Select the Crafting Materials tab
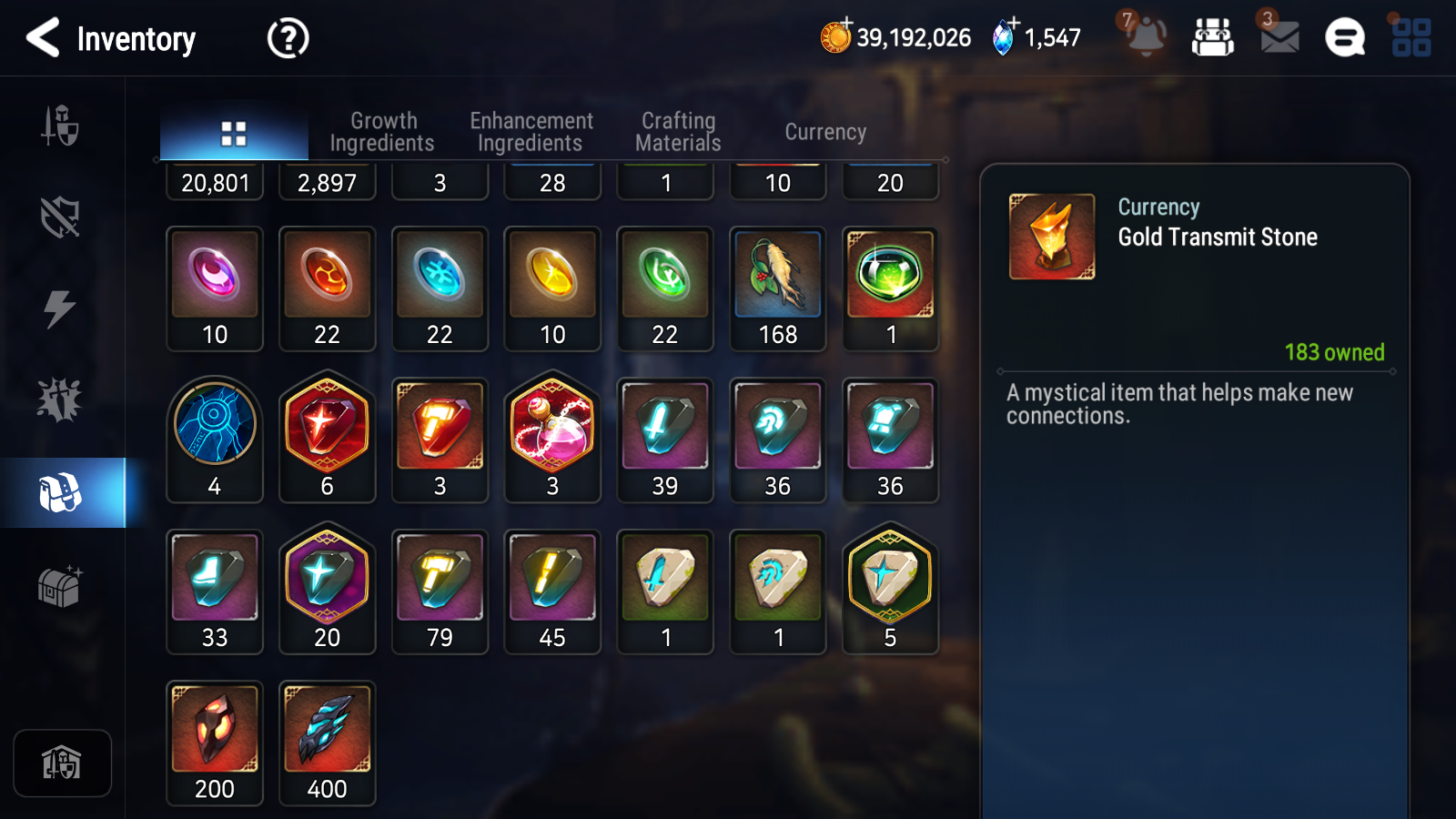1456x819 pixels. coord(678,132)
